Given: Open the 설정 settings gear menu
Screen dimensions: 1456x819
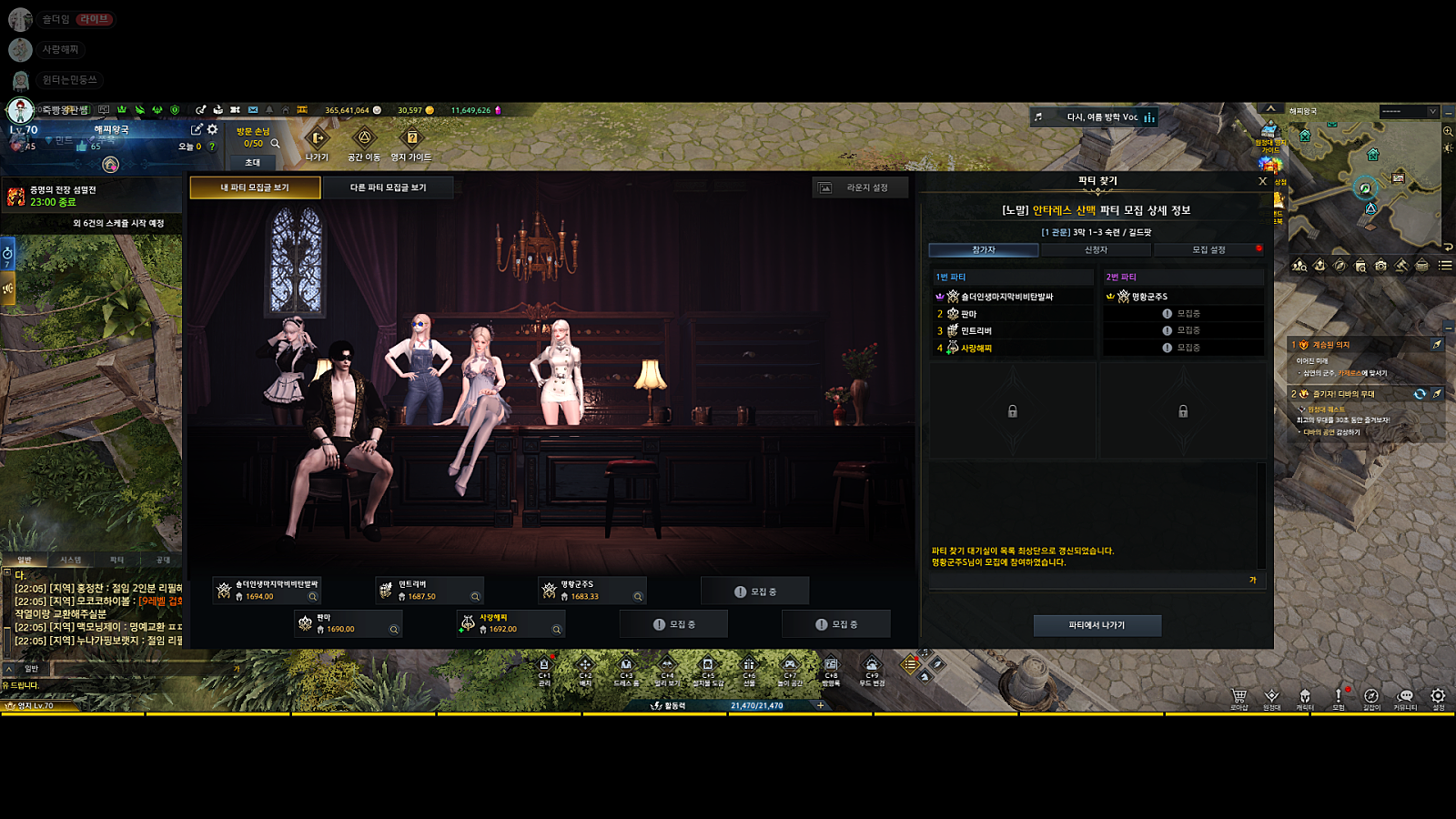Looking at the screenshot, I should pos(1438,697).
